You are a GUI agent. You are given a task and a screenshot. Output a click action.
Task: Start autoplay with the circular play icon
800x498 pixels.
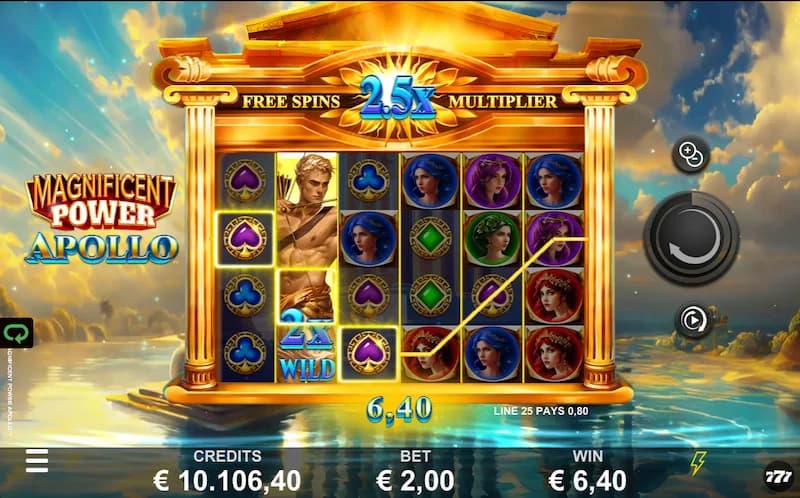tap(691, 319)
